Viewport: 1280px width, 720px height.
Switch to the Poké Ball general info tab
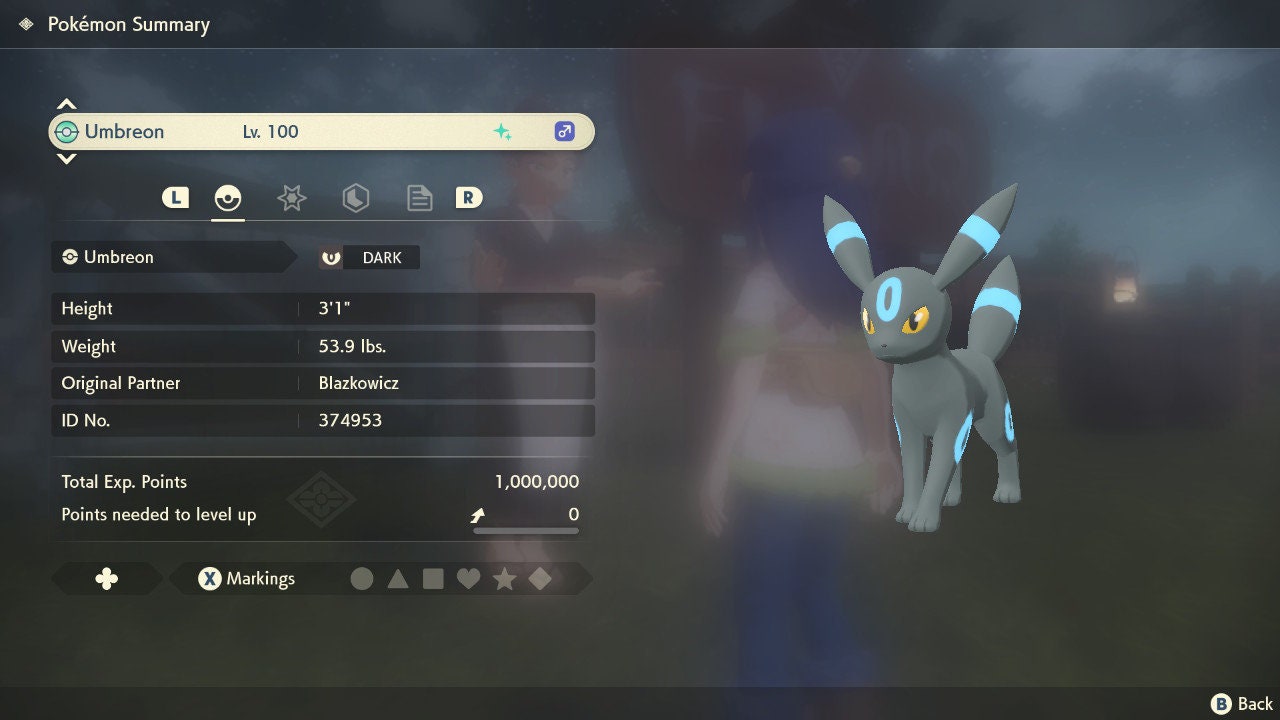(228, 198)
